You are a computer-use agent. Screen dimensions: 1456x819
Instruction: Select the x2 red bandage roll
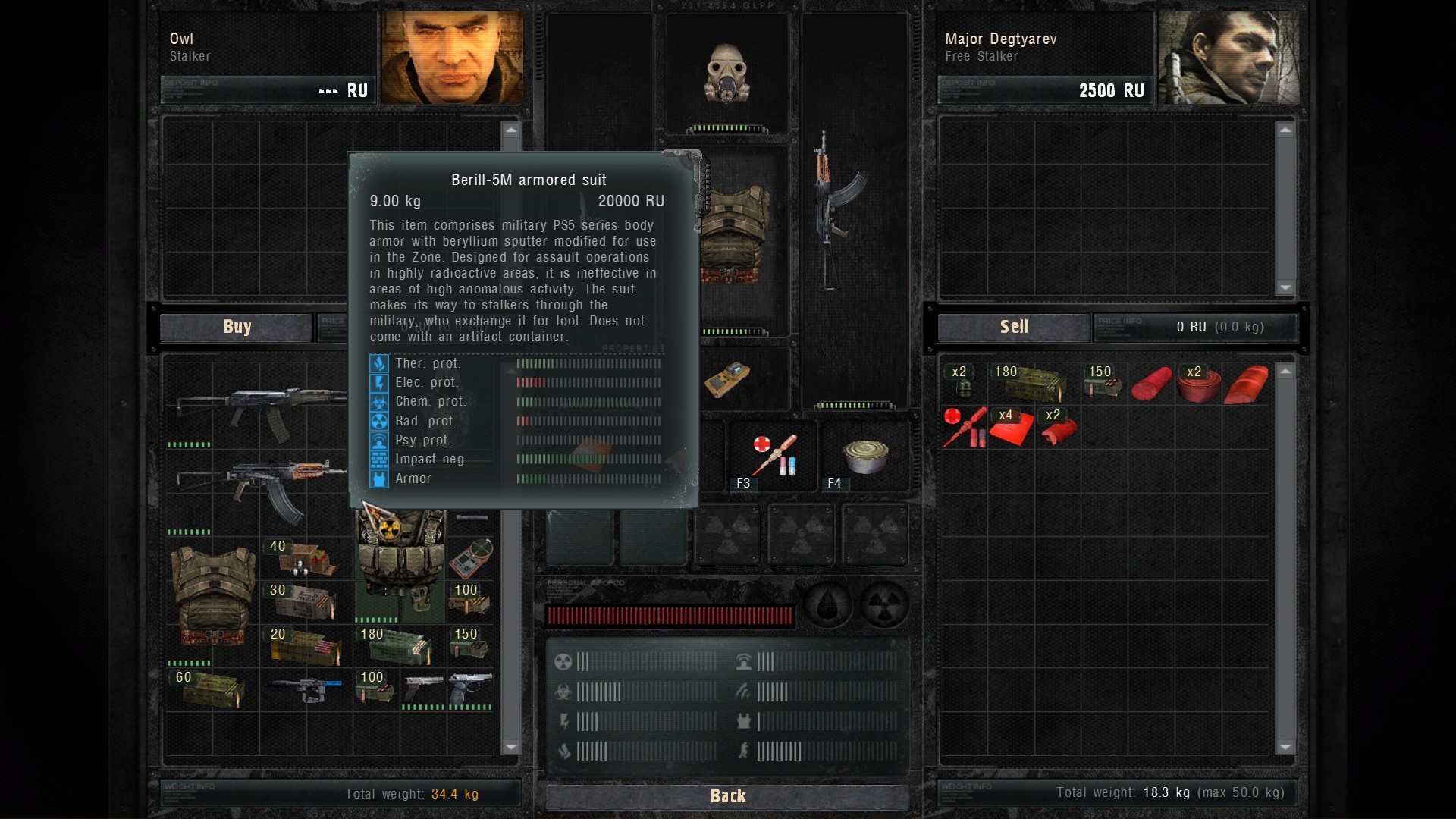[1198, 383]
